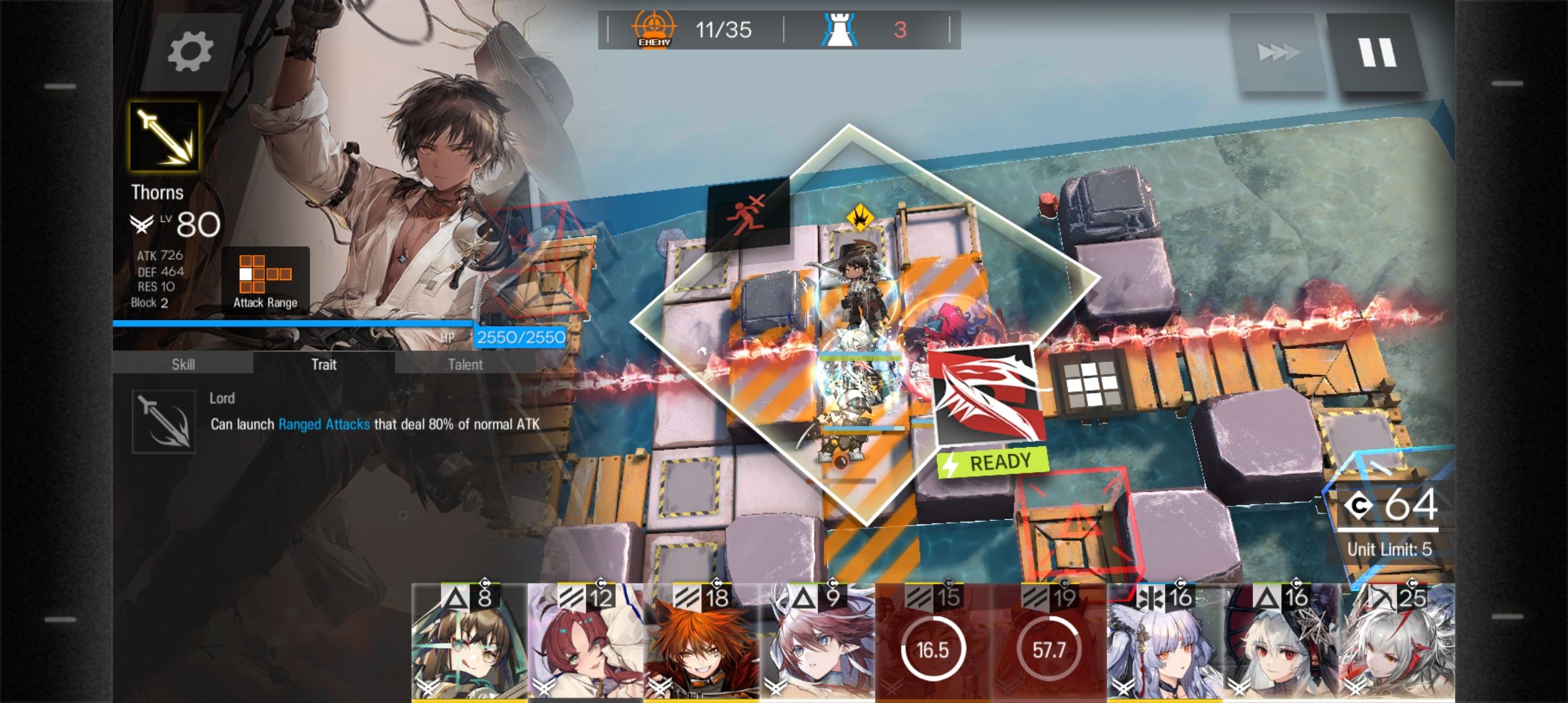Pause the battle
Screen dimensions: 1568x703
point(1376,52)
